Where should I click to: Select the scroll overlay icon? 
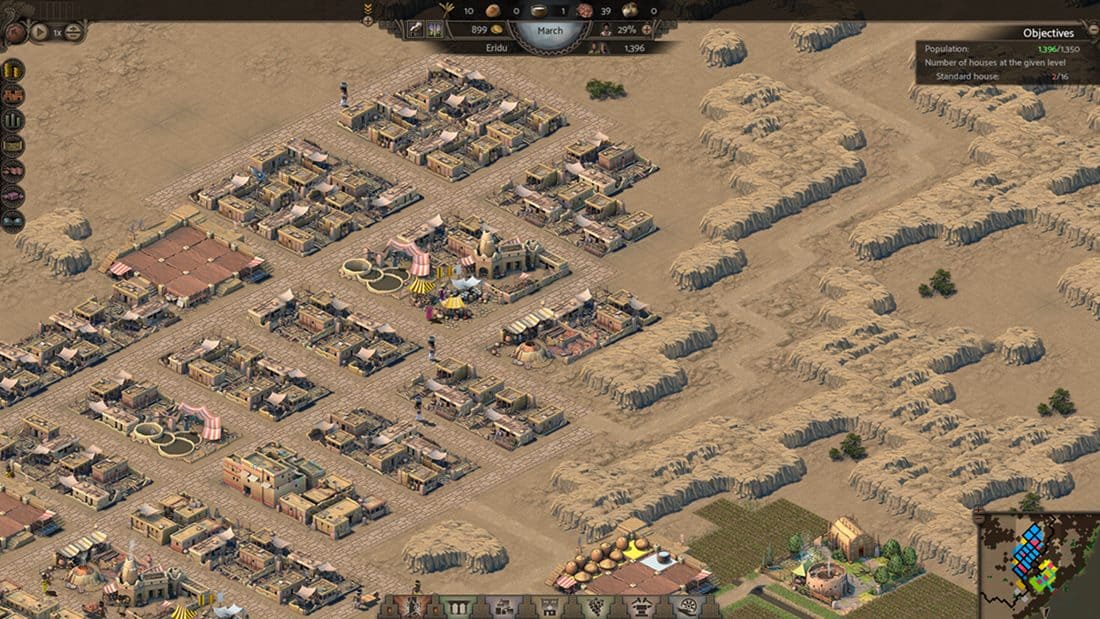pos(13,146)
